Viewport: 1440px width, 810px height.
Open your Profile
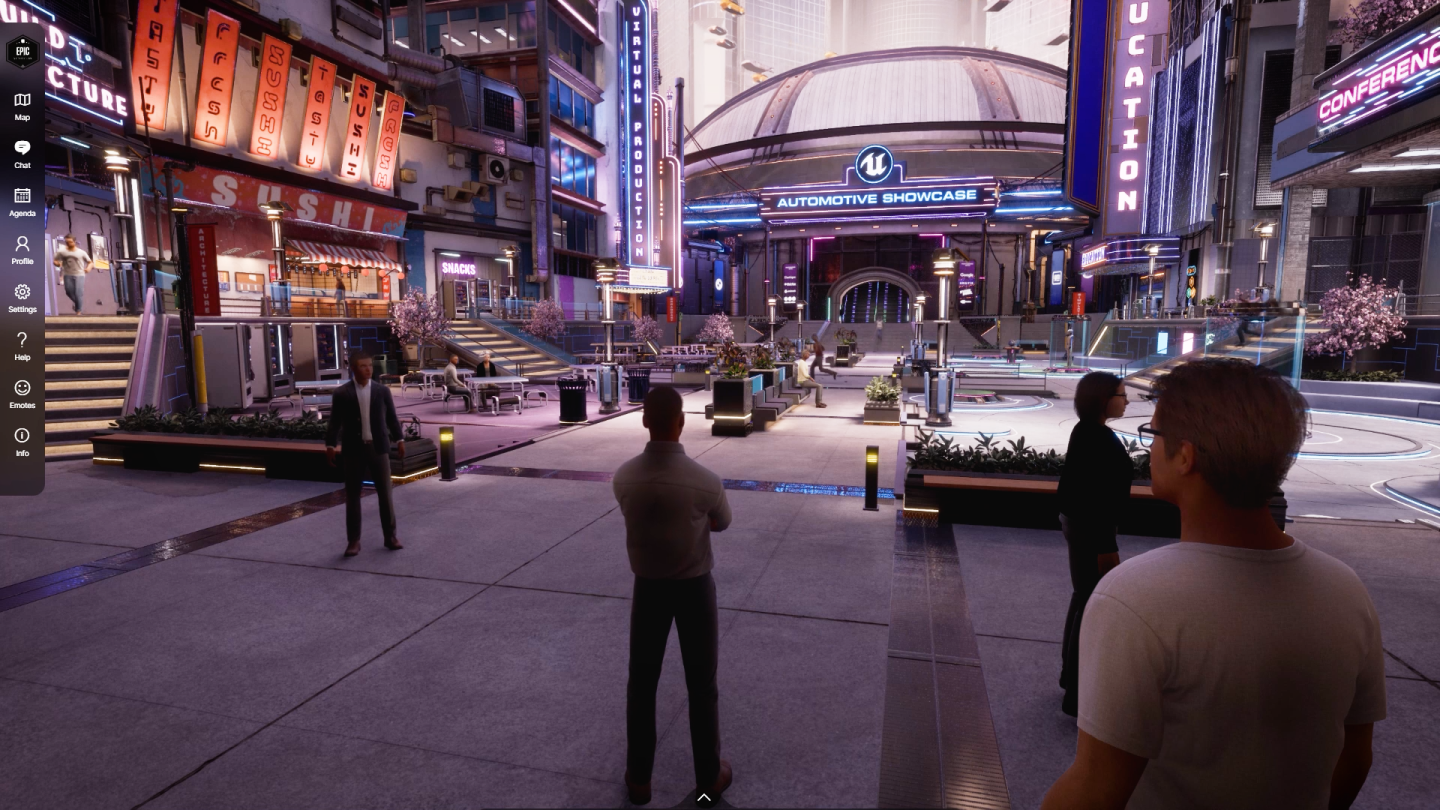[x=21, y=249]
